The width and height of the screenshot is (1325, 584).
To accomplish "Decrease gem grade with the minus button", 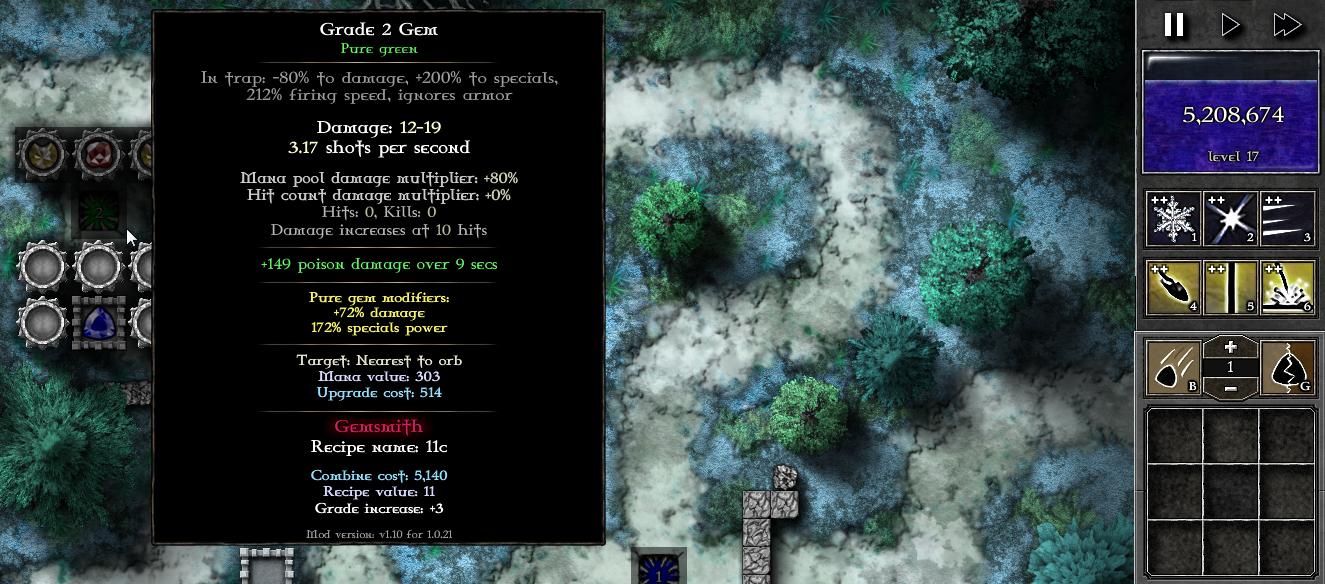I will pyautogui.click(x=1230, y=388).
